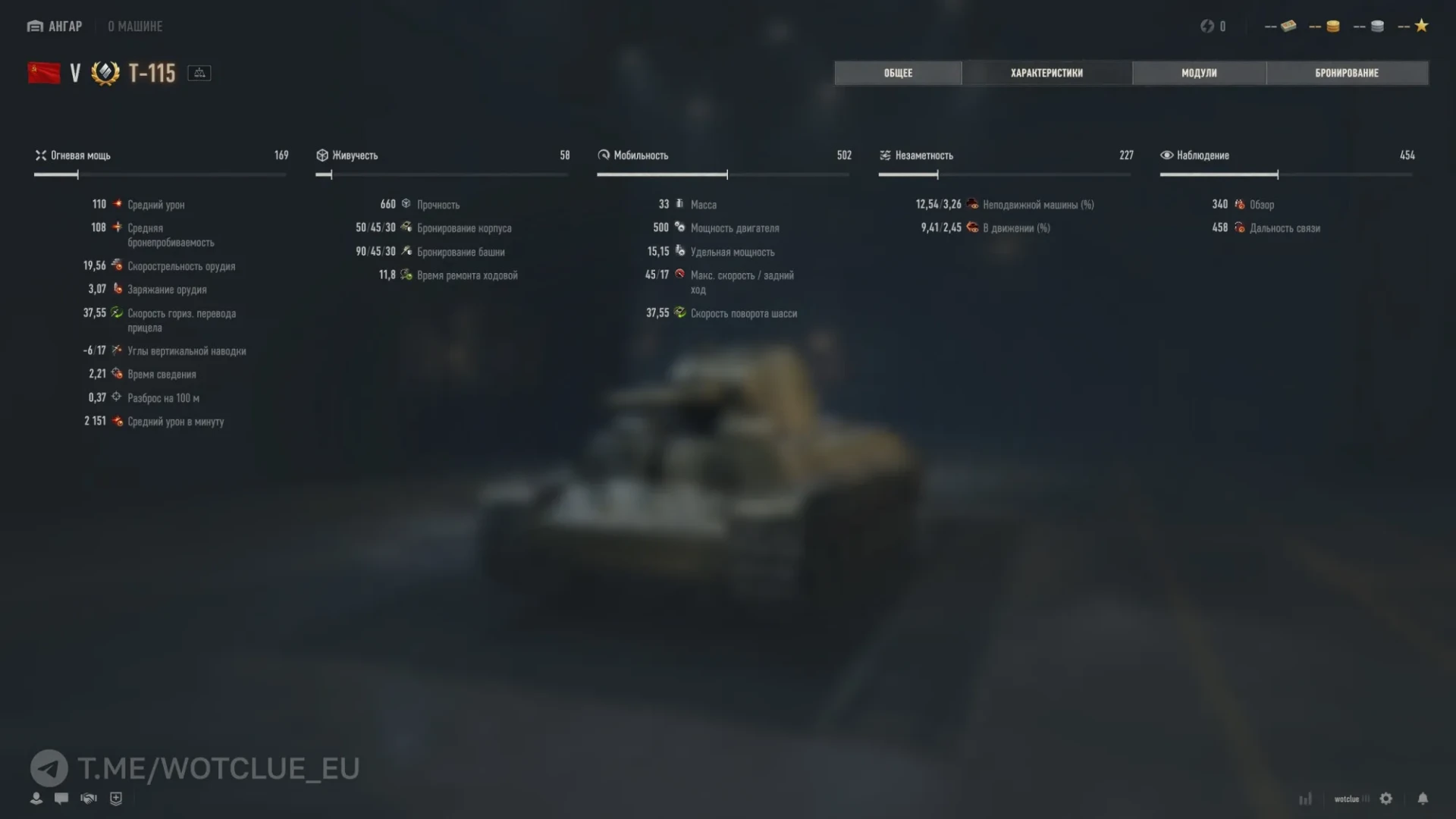Open session statistics bar chart icon

tap(1306, 799)
